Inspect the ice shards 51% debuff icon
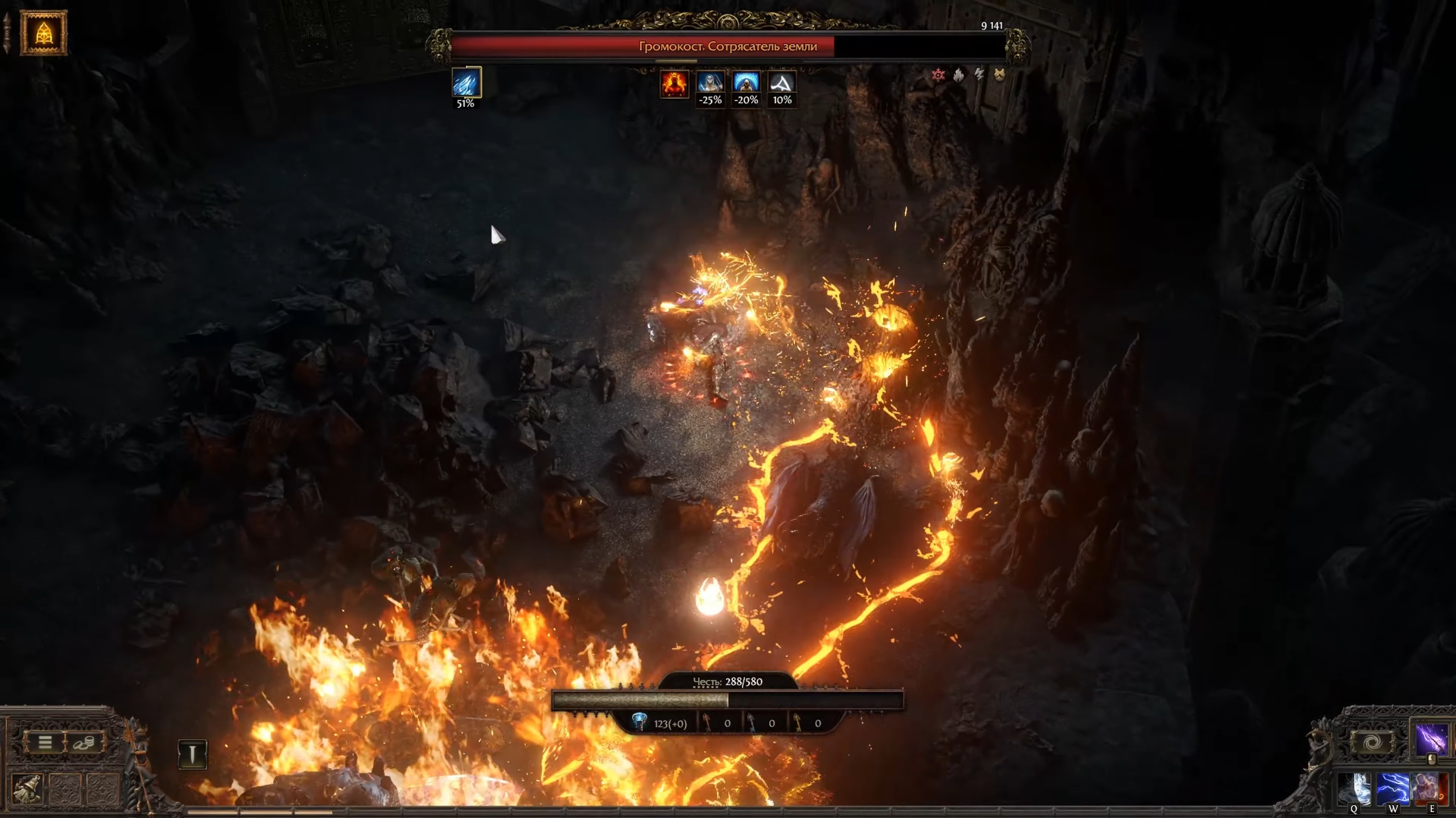 click(x=466, y=83)
